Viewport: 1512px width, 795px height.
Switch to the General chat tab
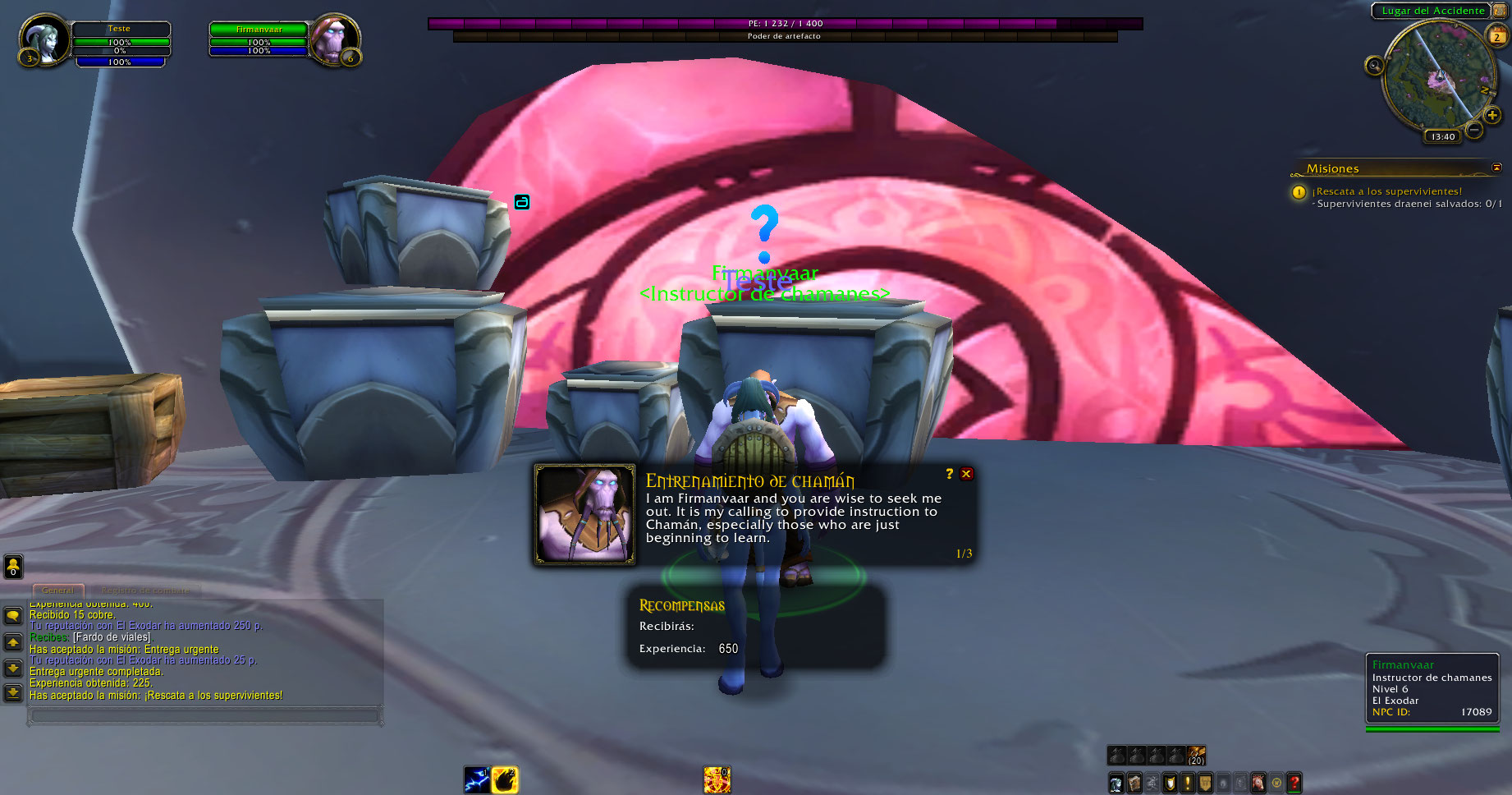point(58,590)
